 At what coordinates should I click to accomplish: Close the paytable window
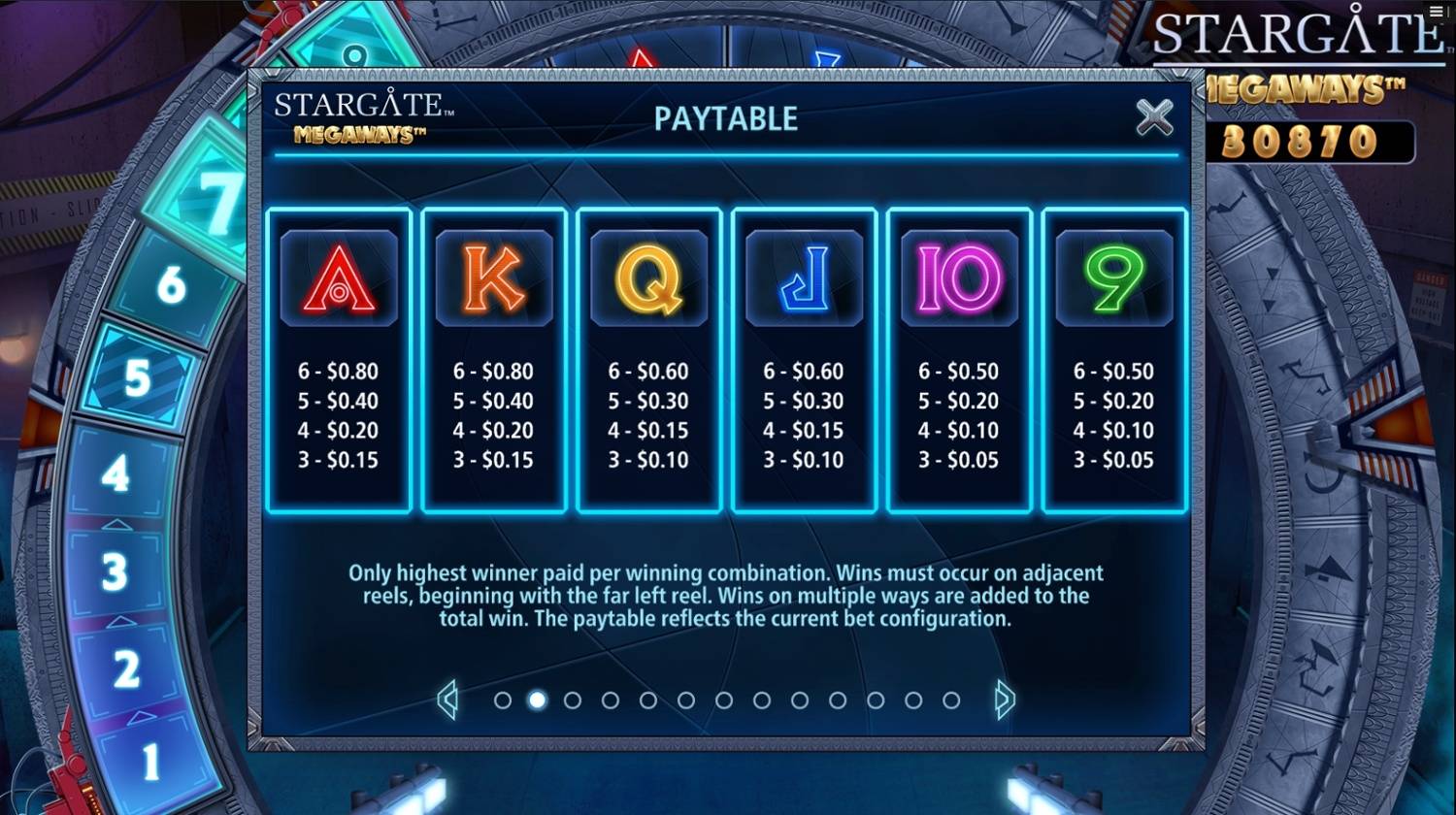pyautogui.click(x=1154, y=117)
